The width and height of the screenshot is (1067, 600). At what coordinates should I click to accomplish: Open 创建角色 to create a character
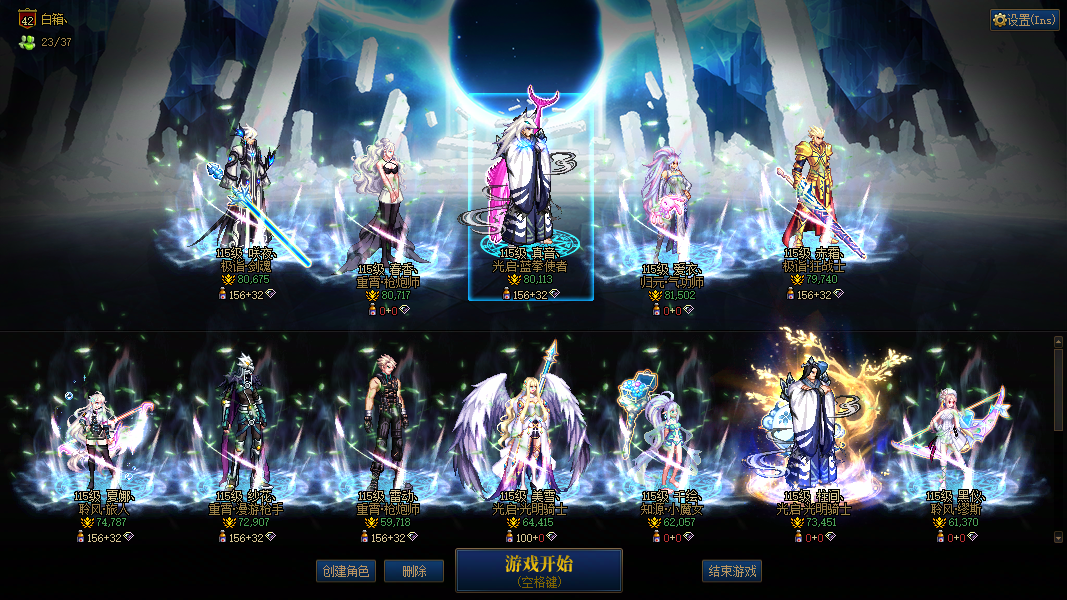coord(345,571)
